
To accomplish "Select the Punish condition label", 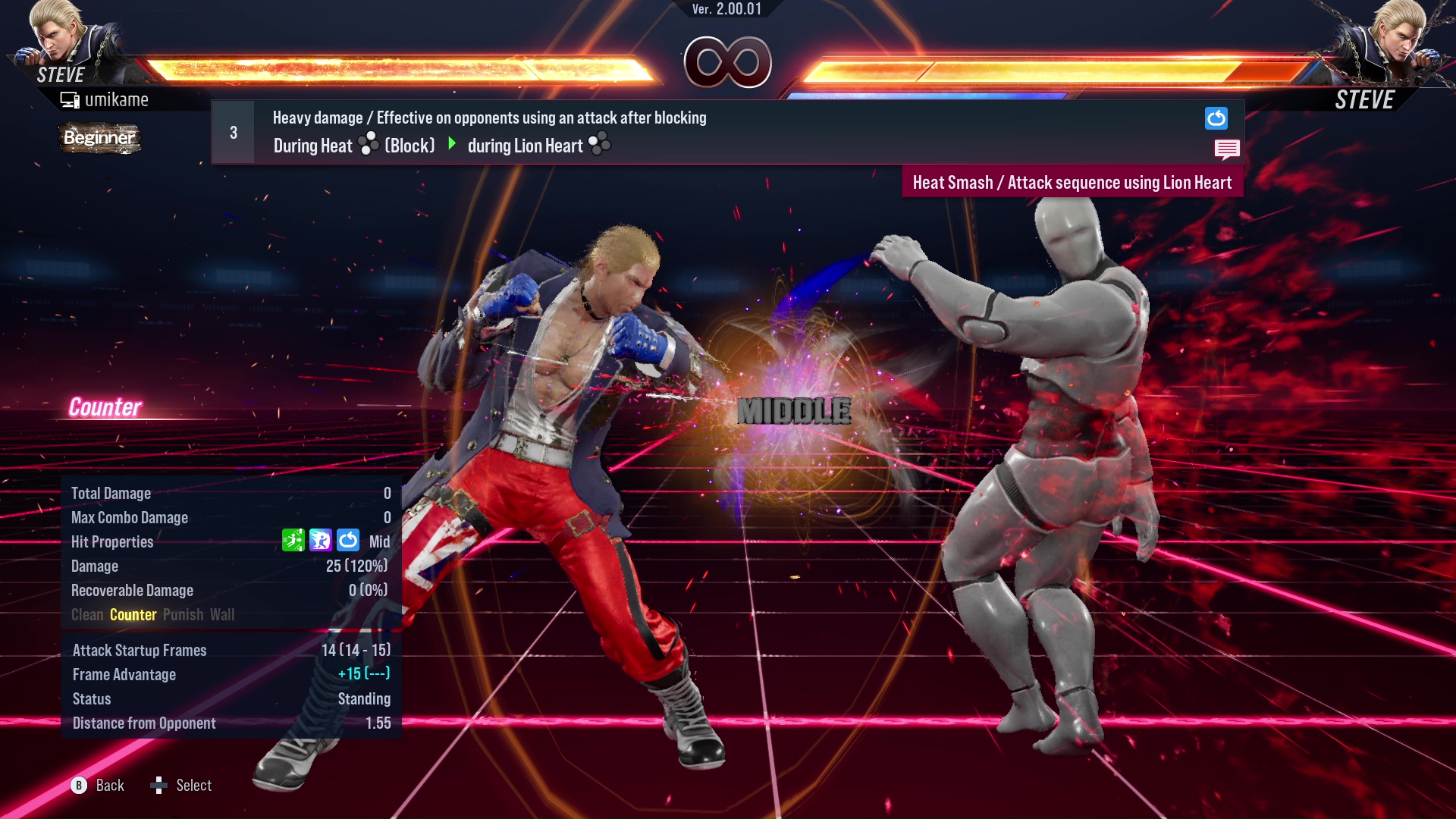I will [x=182, y=614].
